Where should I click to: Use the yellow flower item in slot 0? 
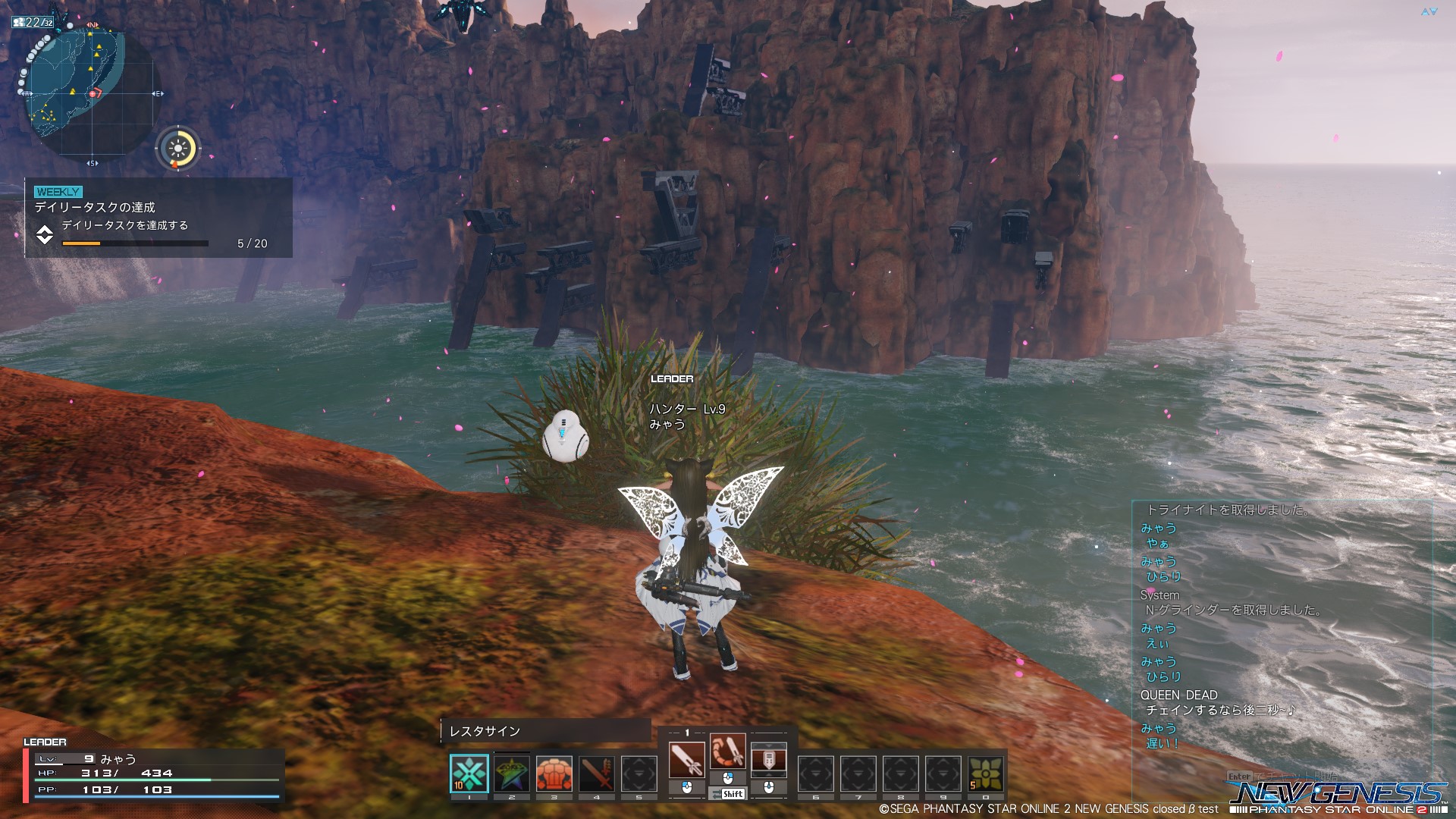point(985,773)
